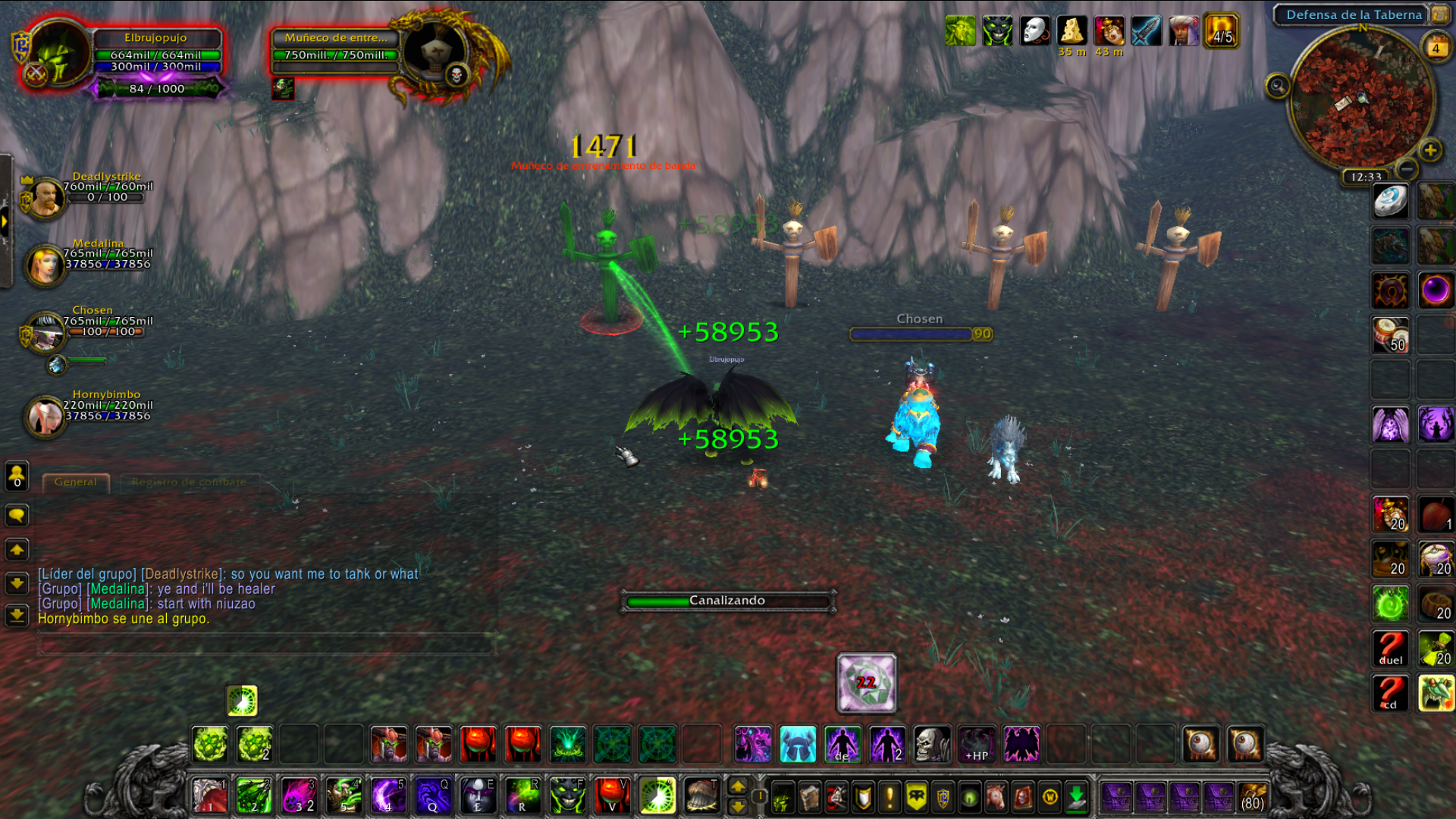The height and width of the screenshot is (819, 1456).
Task: Select Deadlystrike's party frame
Action: click(x=45, y=196)
